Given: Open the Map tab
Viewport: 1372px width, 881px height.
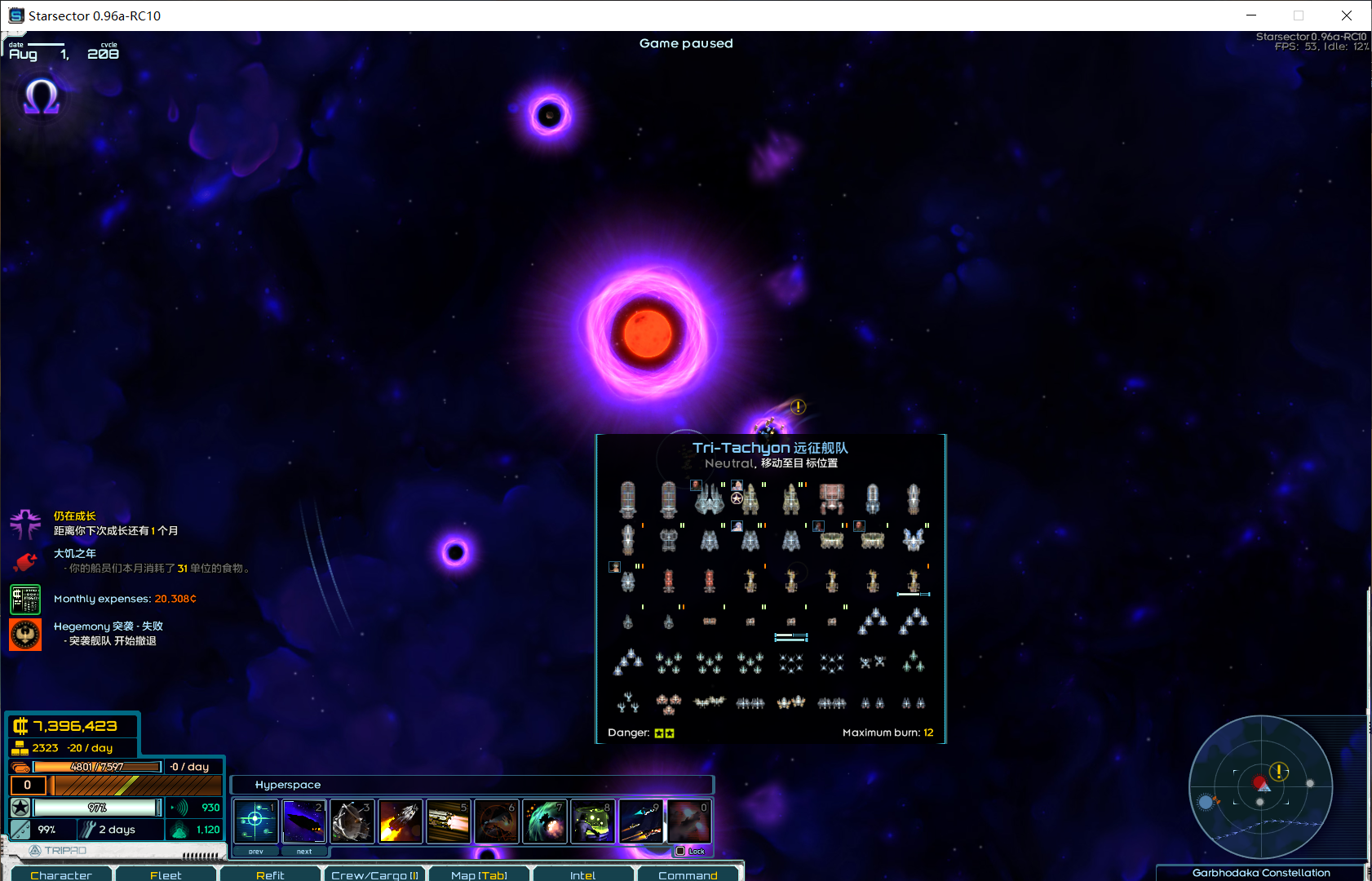Looking at the screenshot, I should 479,874.
